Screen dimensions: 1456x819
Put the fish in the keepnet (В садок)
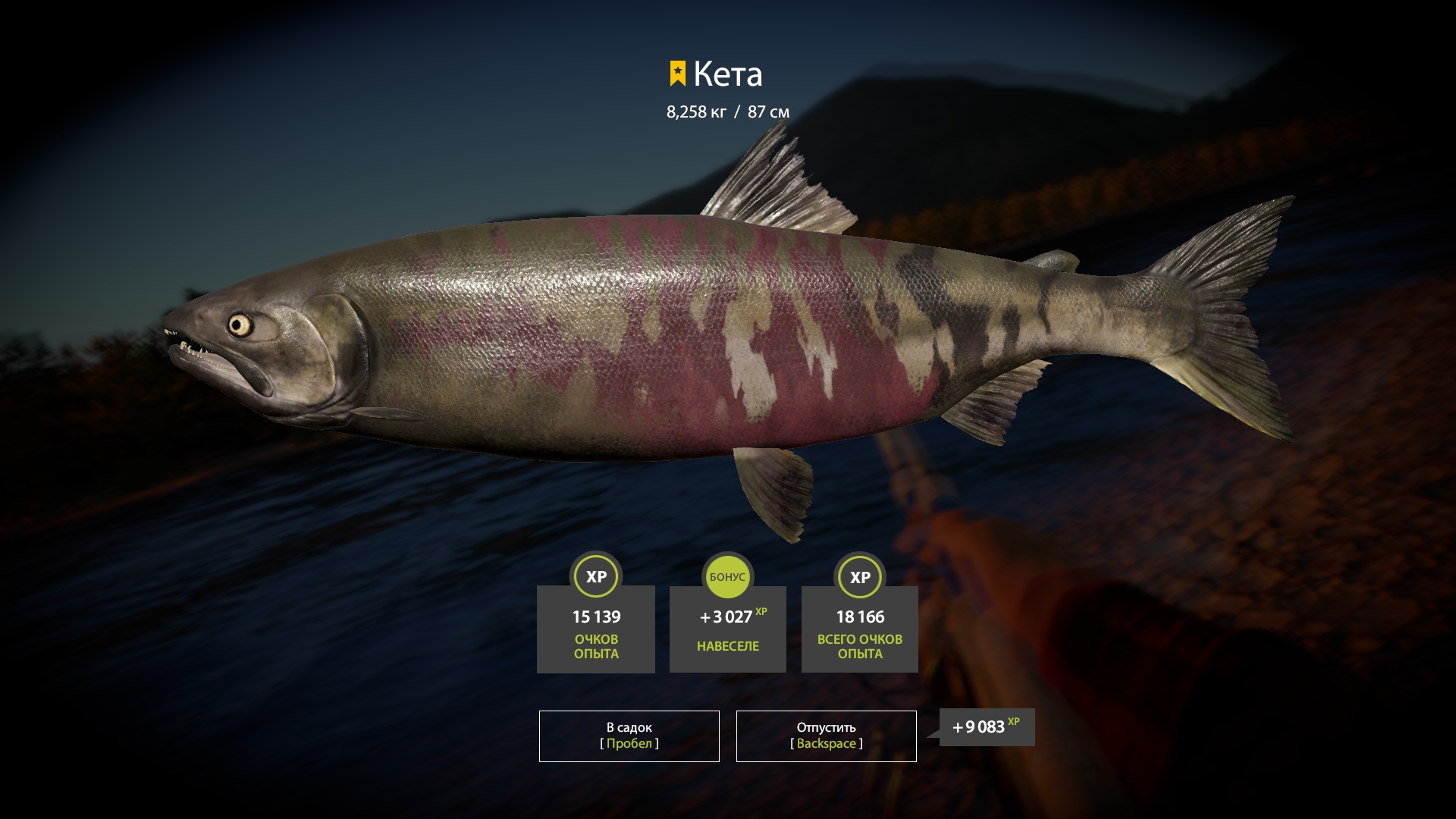point(629,736)
